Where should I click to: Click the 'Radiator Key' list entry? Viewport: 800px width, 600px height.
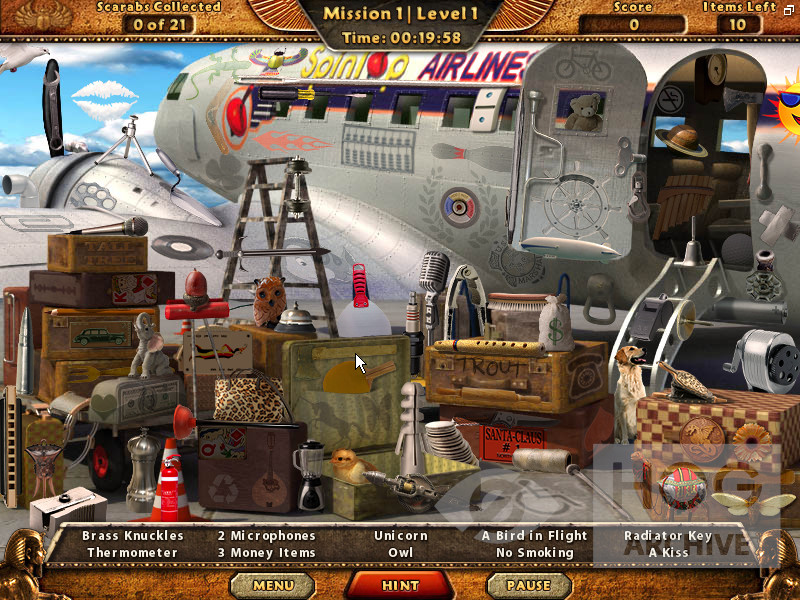(x=667, y=536)
